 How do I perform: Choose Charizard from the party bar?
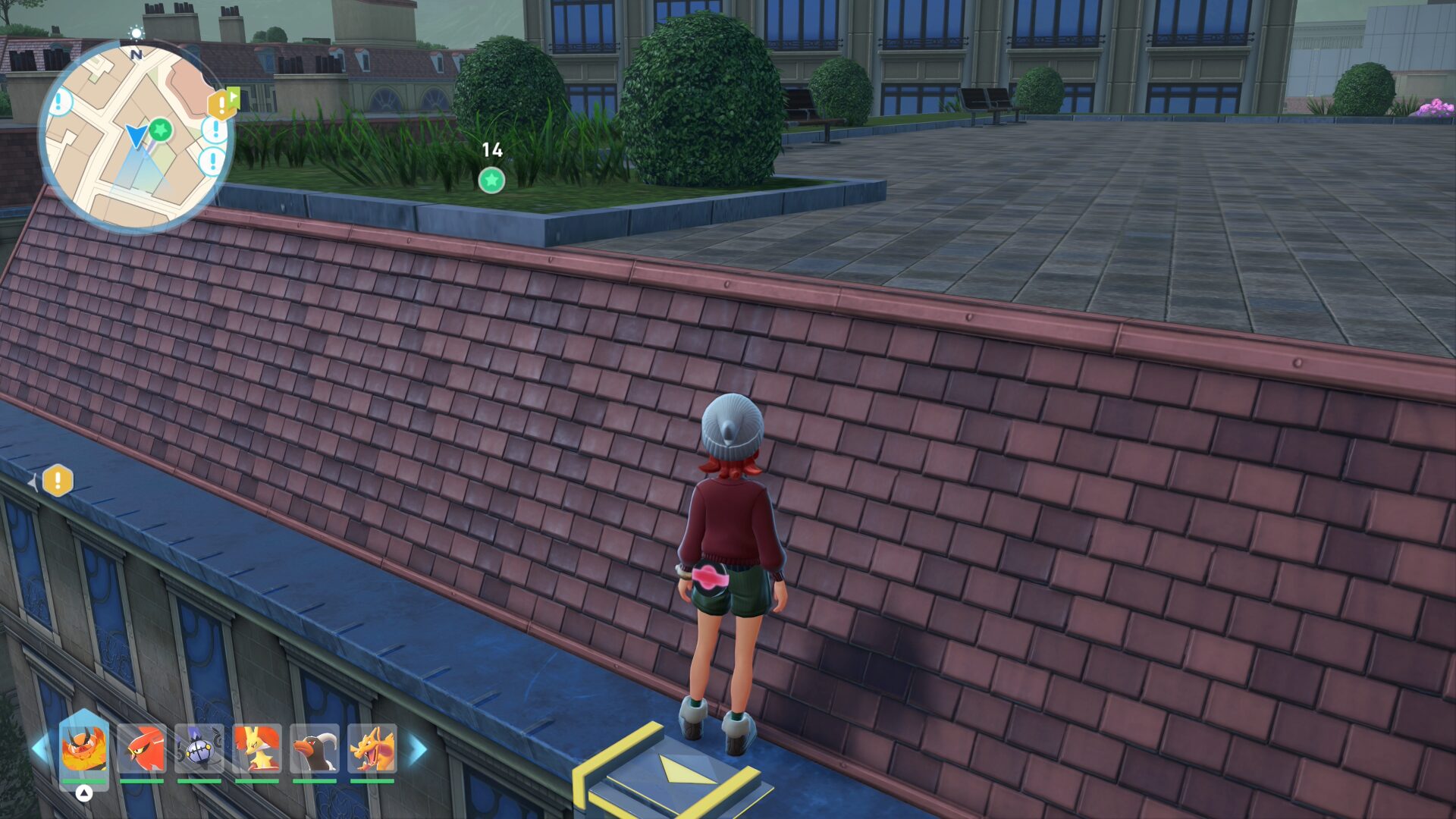[x=372, y=748]
